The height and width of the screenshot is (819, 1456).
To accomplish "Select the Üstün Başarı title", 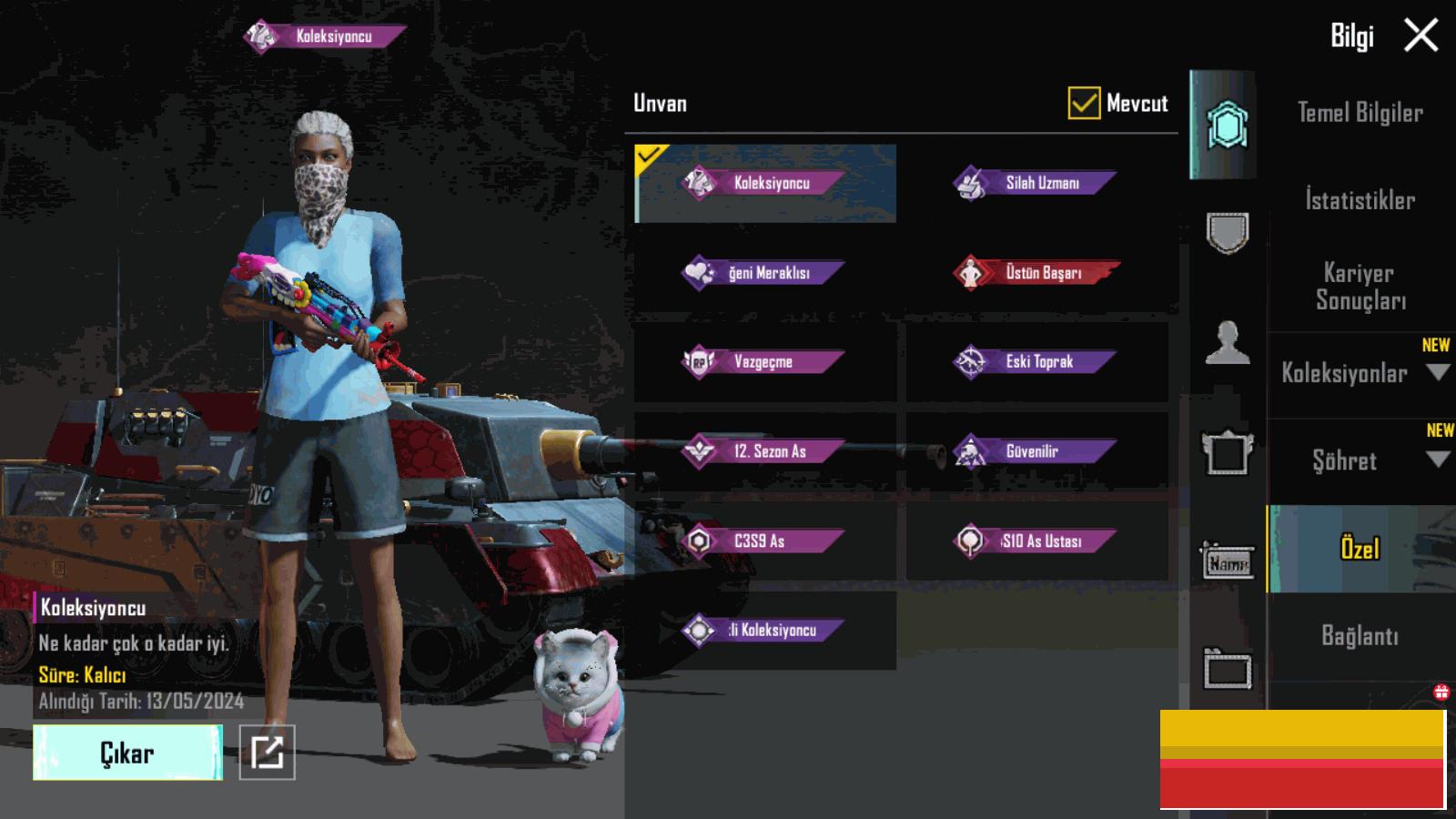I will tap(1036, 272).
